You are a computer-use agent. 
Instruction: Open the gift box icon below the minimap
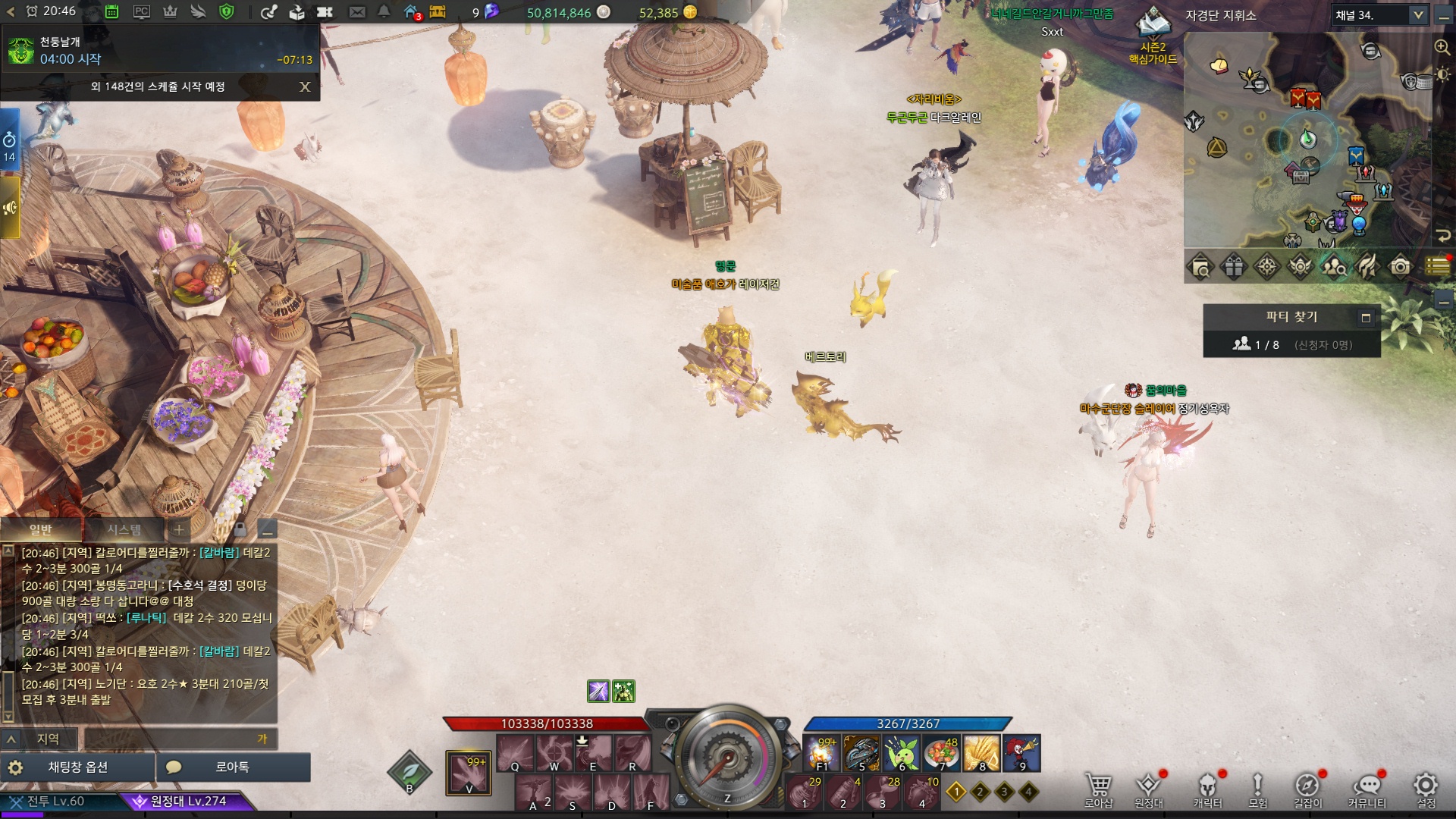[x=1234, y=267]
